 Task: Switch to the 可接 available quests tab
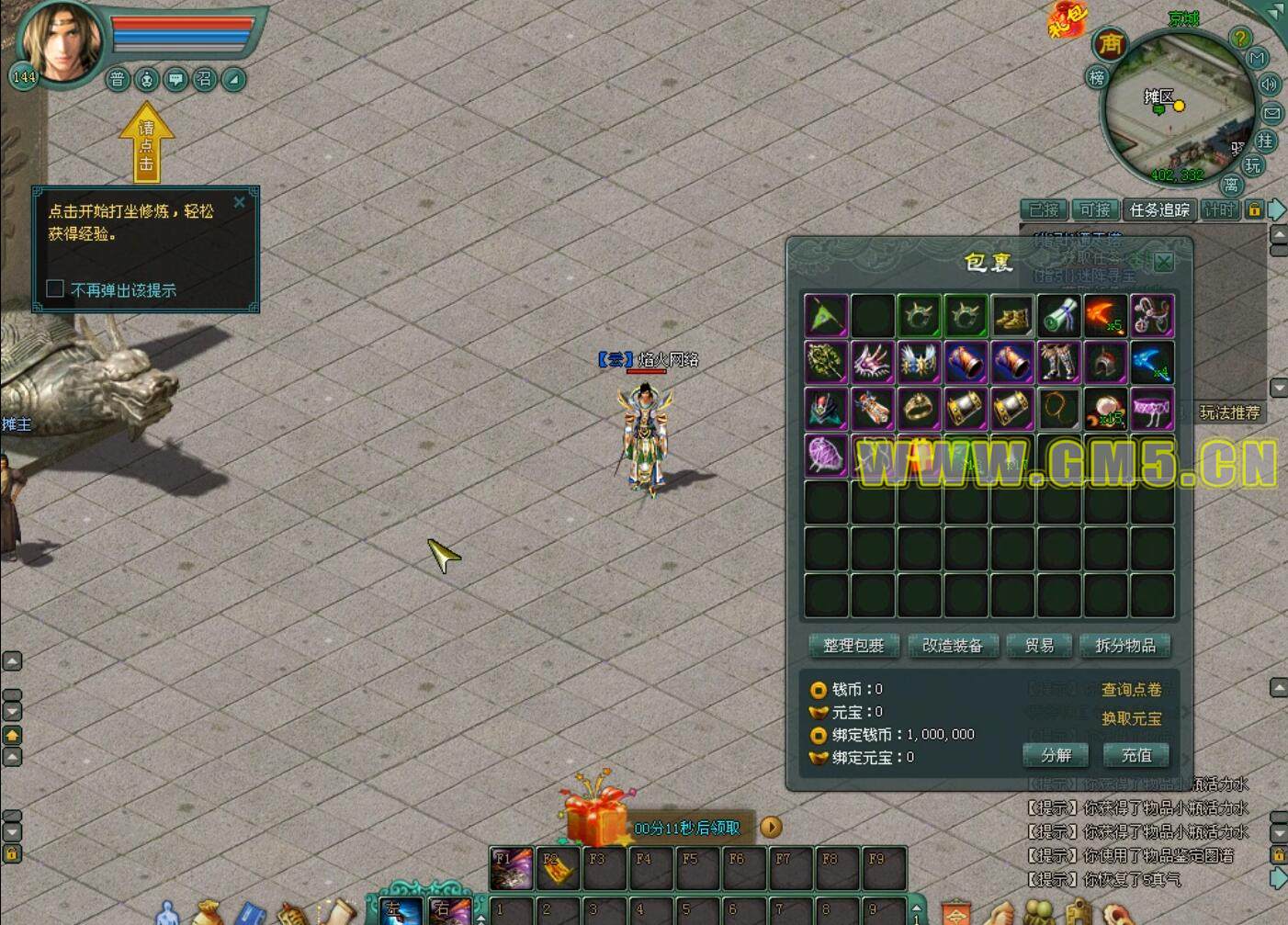(1095, 210)
